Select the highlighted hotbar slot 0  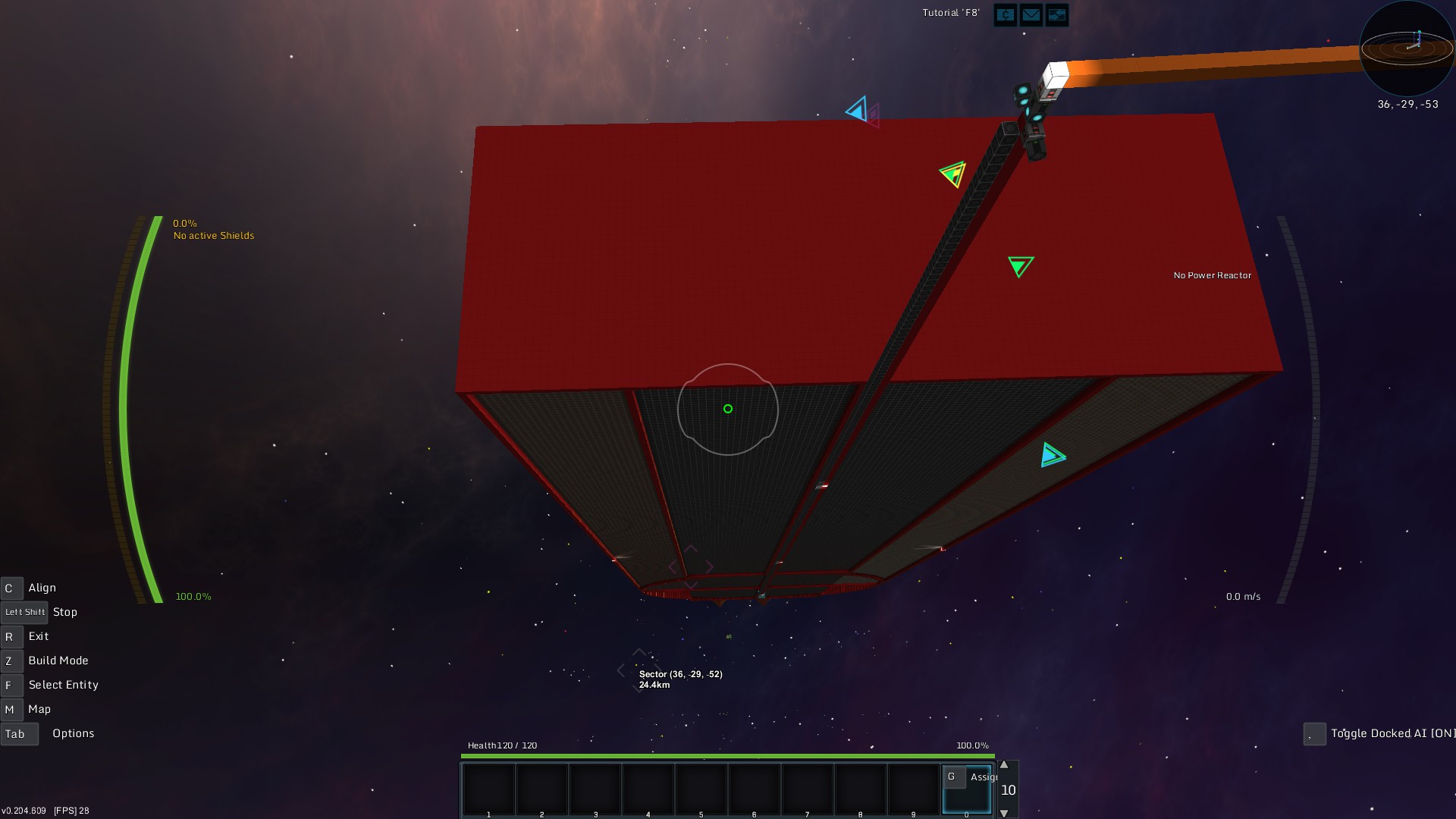(x=966, y=790)
